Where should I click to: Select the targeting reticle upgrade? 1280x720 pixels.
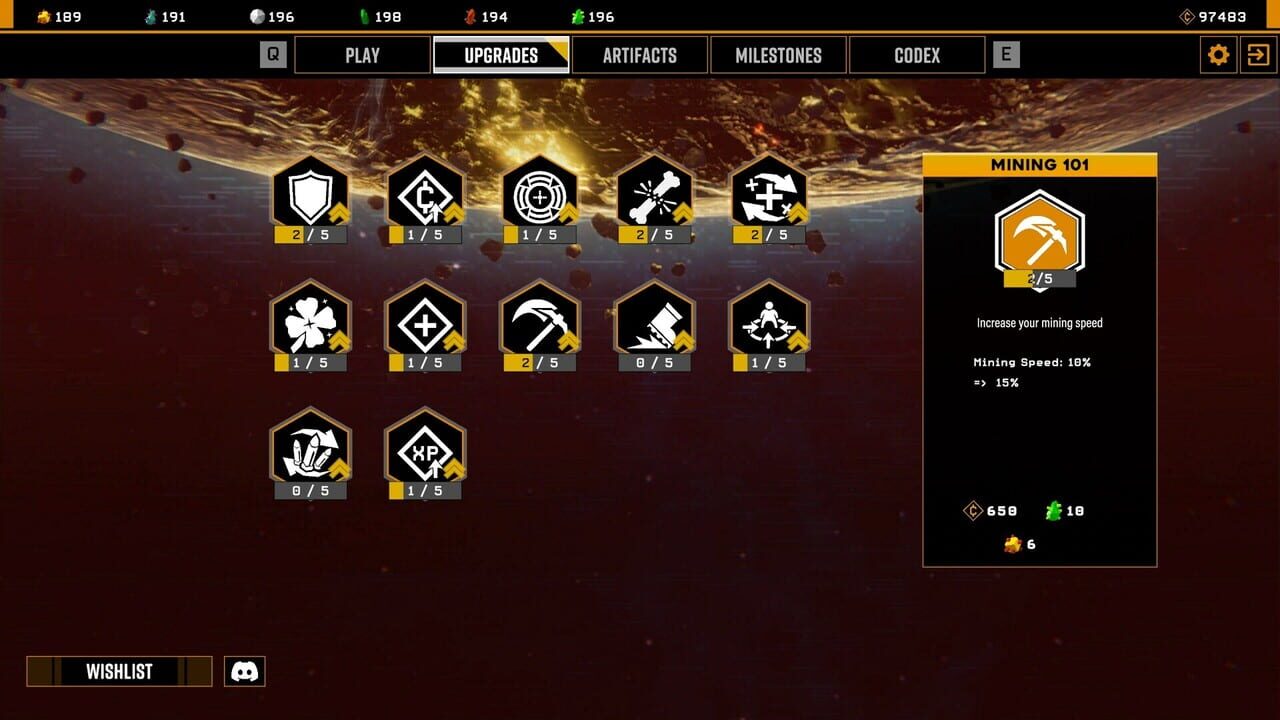540,200
